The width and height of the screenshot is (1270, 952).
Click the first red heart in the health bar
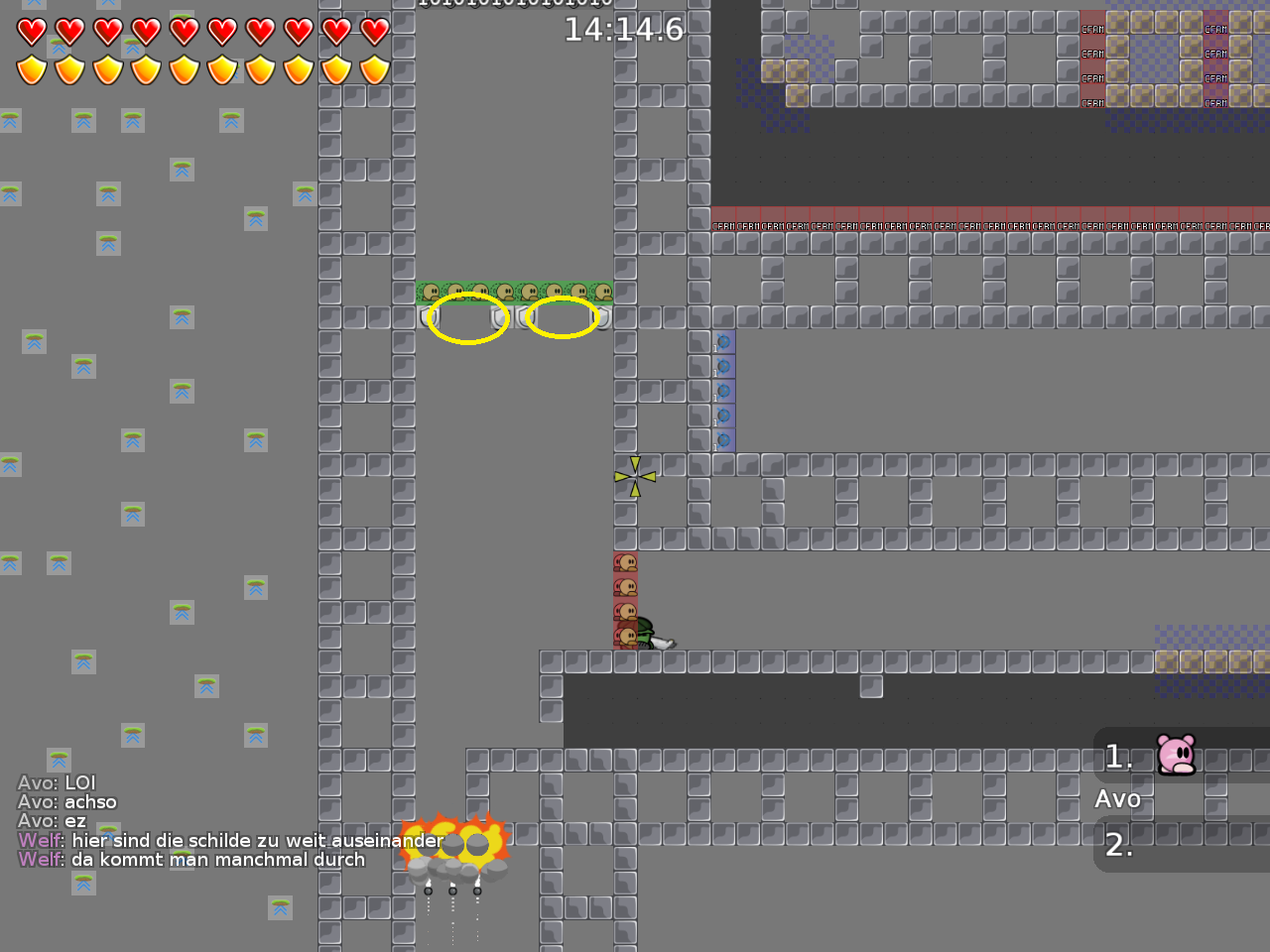point(33,33)
